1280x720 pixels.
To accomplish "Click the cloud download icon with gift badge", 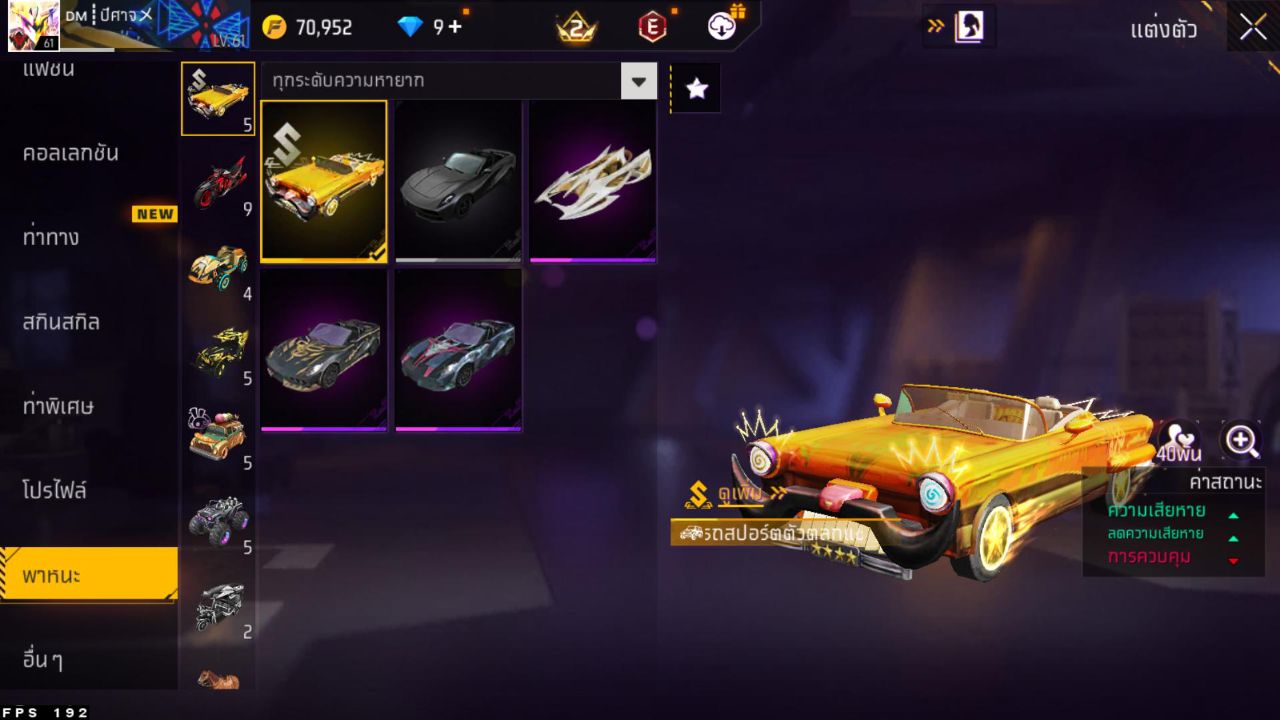I will click(720, 28).
